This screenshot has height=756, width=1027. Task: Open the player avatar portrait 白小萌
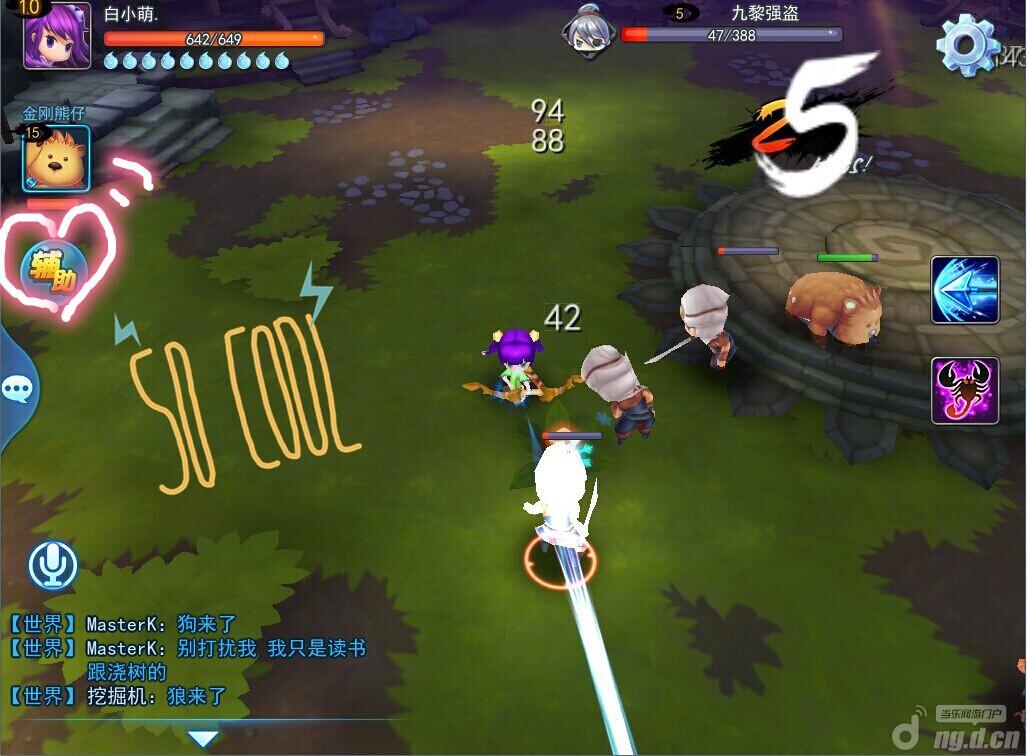[x=57, y=36]
